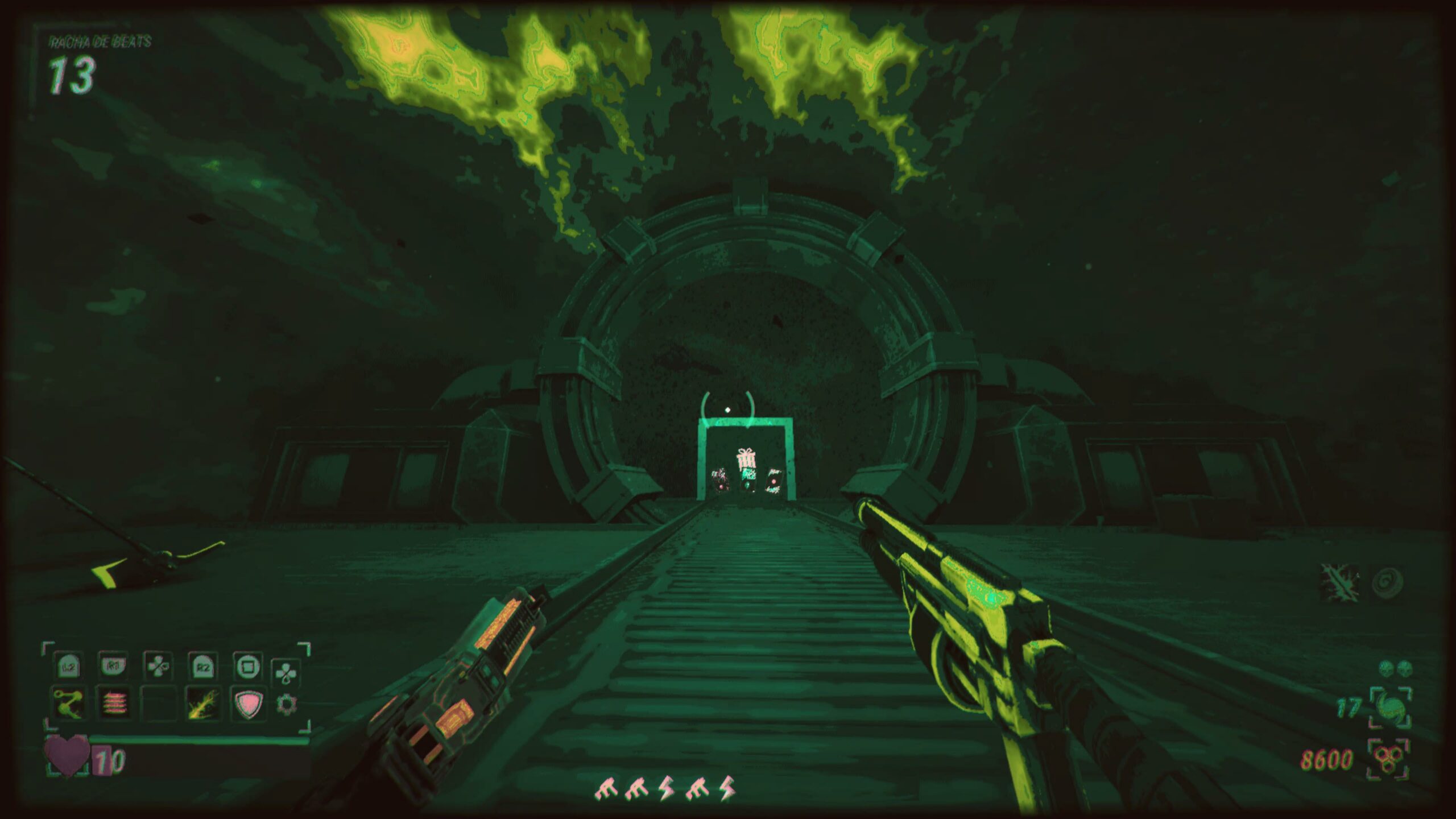Image resolution: width=1456 pixels, height=819 pixels.
Task: Select the green grappling hook ability
Action: pos(68,702)
